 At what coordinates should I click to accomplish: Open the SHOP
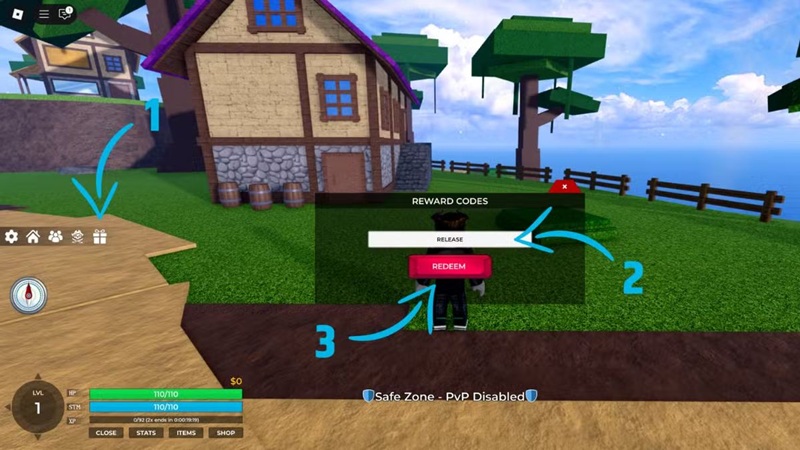[226, 433]
